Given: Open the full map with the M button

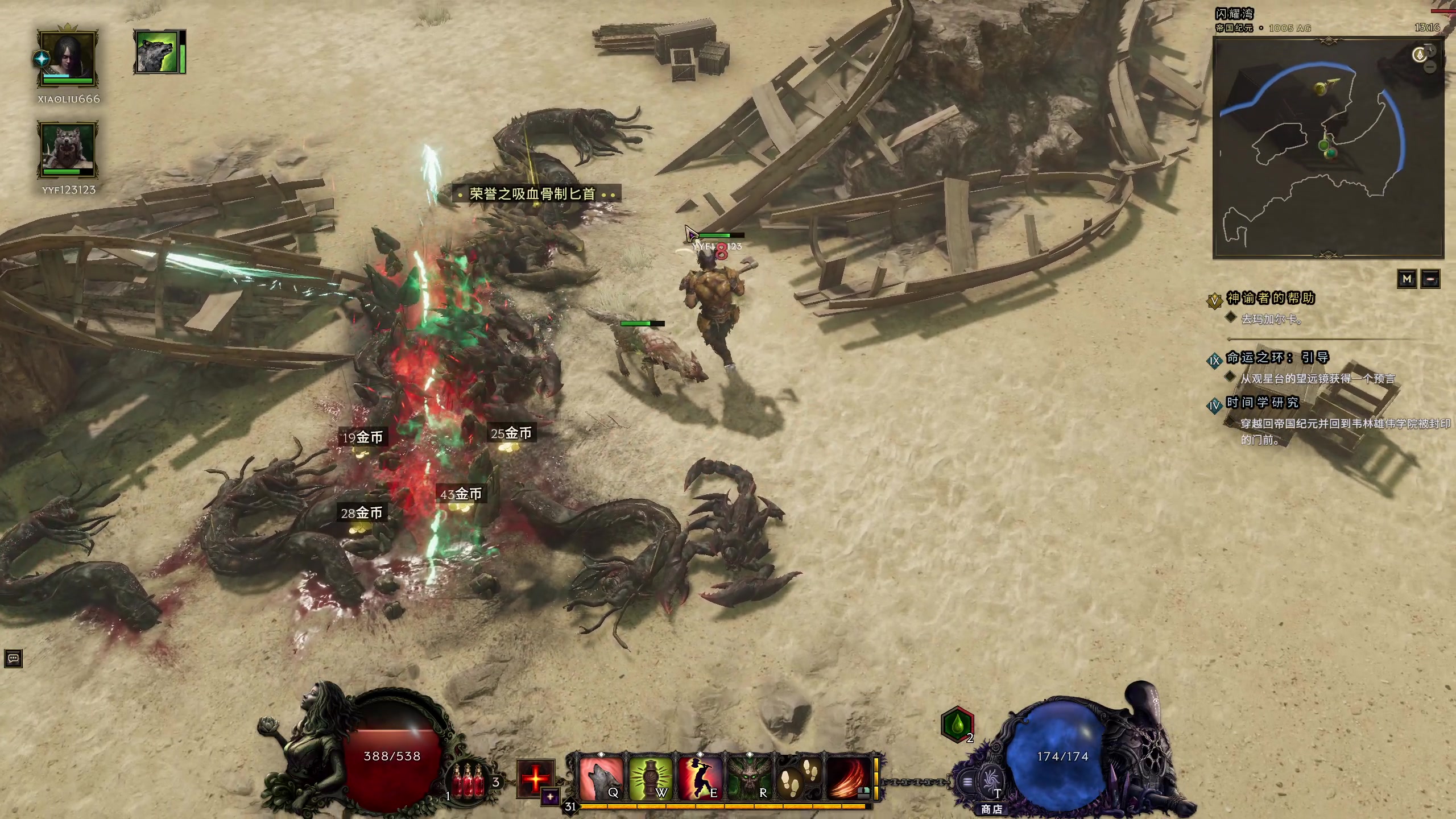Looking at the screenshot, I should tap(1407, 279).
